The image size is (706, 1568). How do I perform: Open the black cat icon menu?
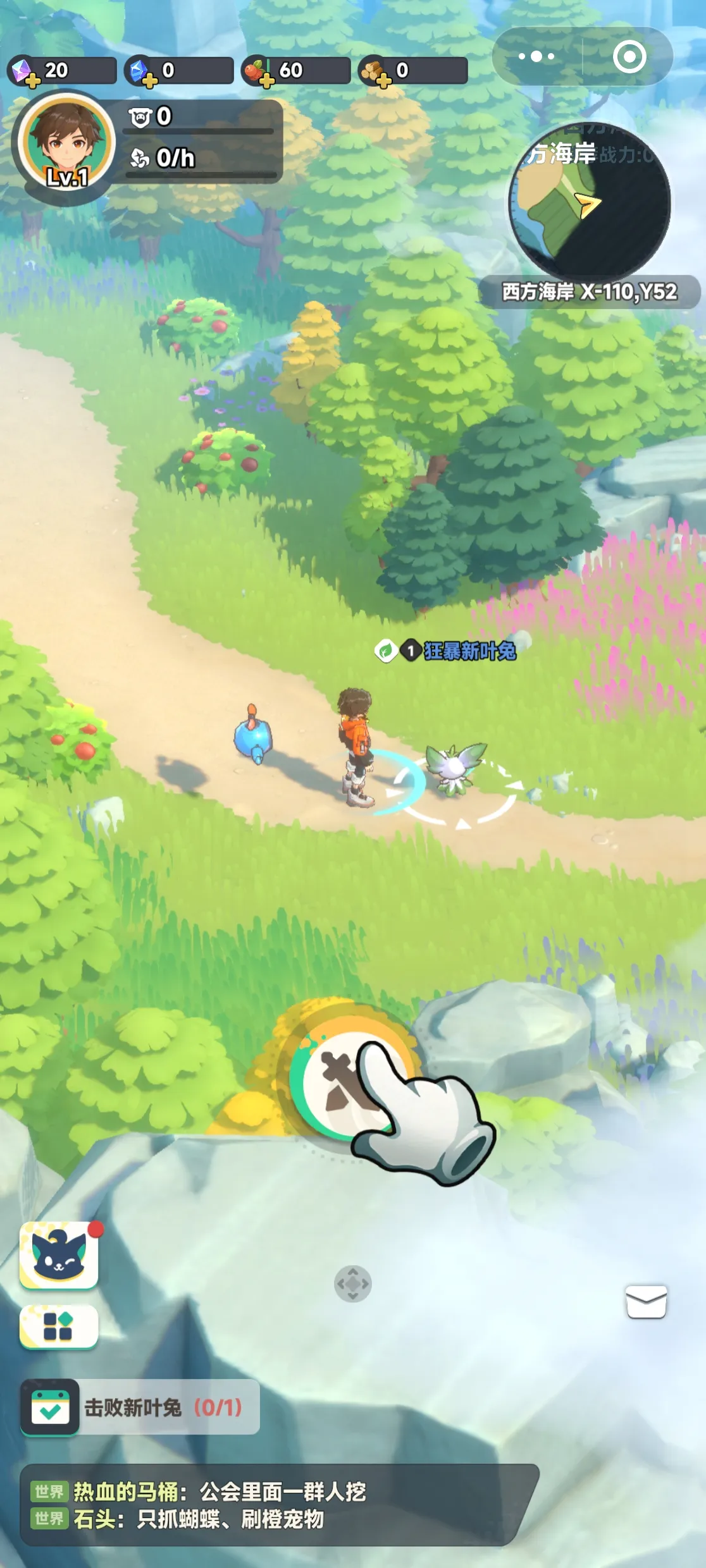pos(59,1255)
